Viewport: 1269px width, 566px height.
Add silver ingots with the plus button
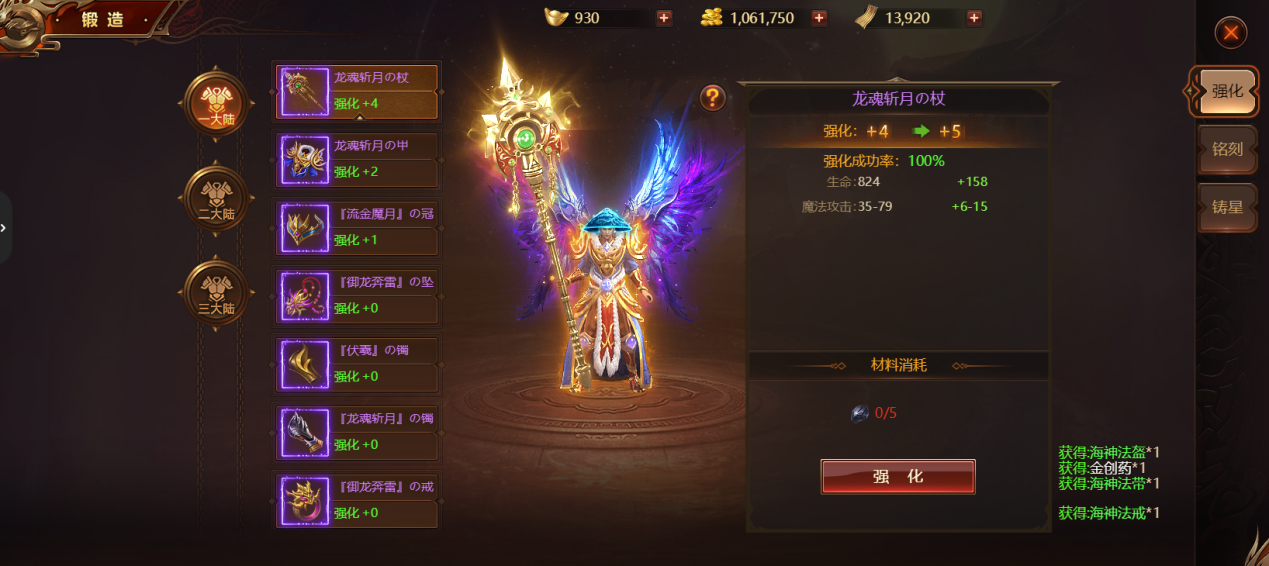pyautogui.click(x=664, y=18)
